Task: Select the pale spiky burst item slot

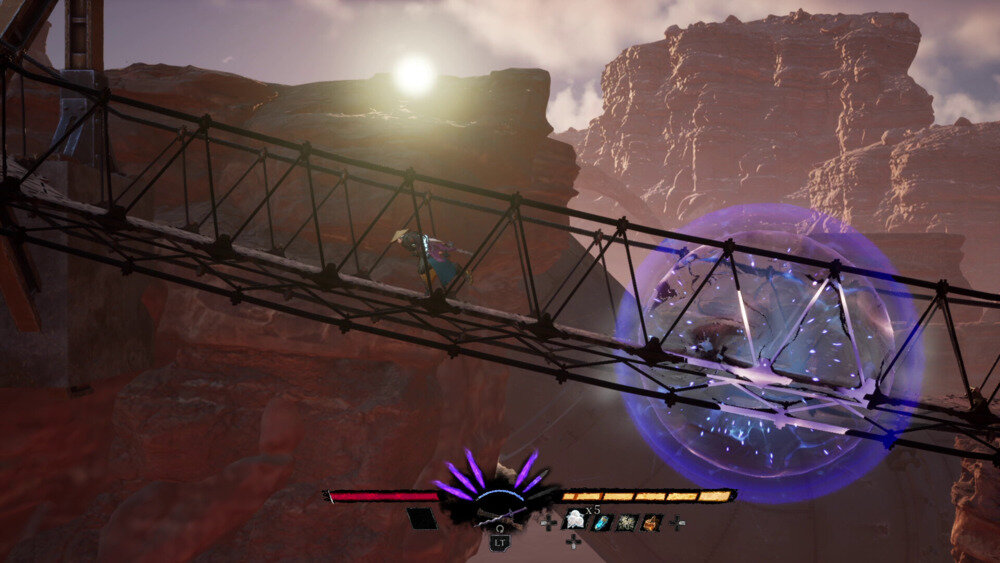Action: [x=626, y=522]
